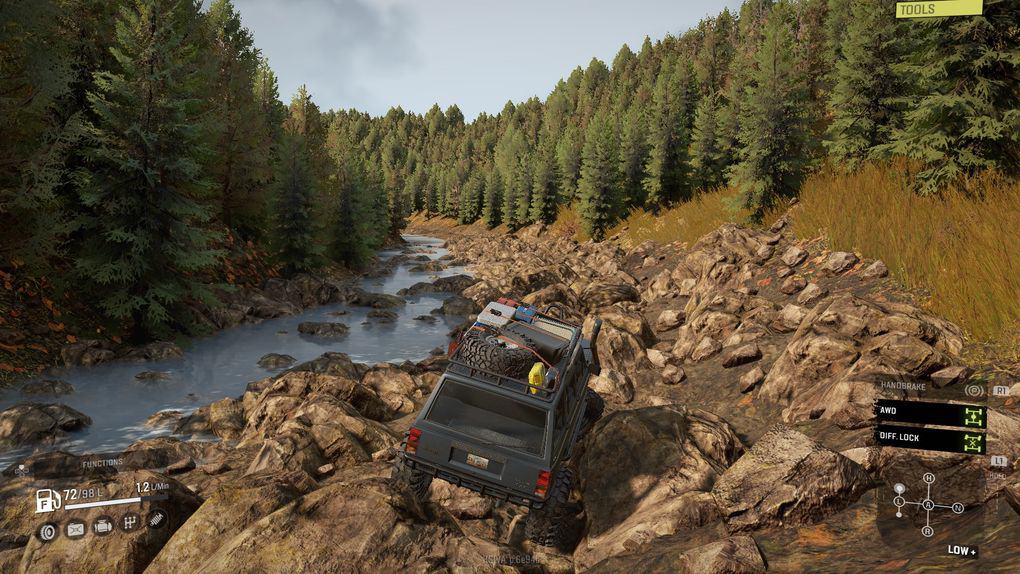Click the gearbox status icon
1020x574 pixels.
[x=130, y=522]
